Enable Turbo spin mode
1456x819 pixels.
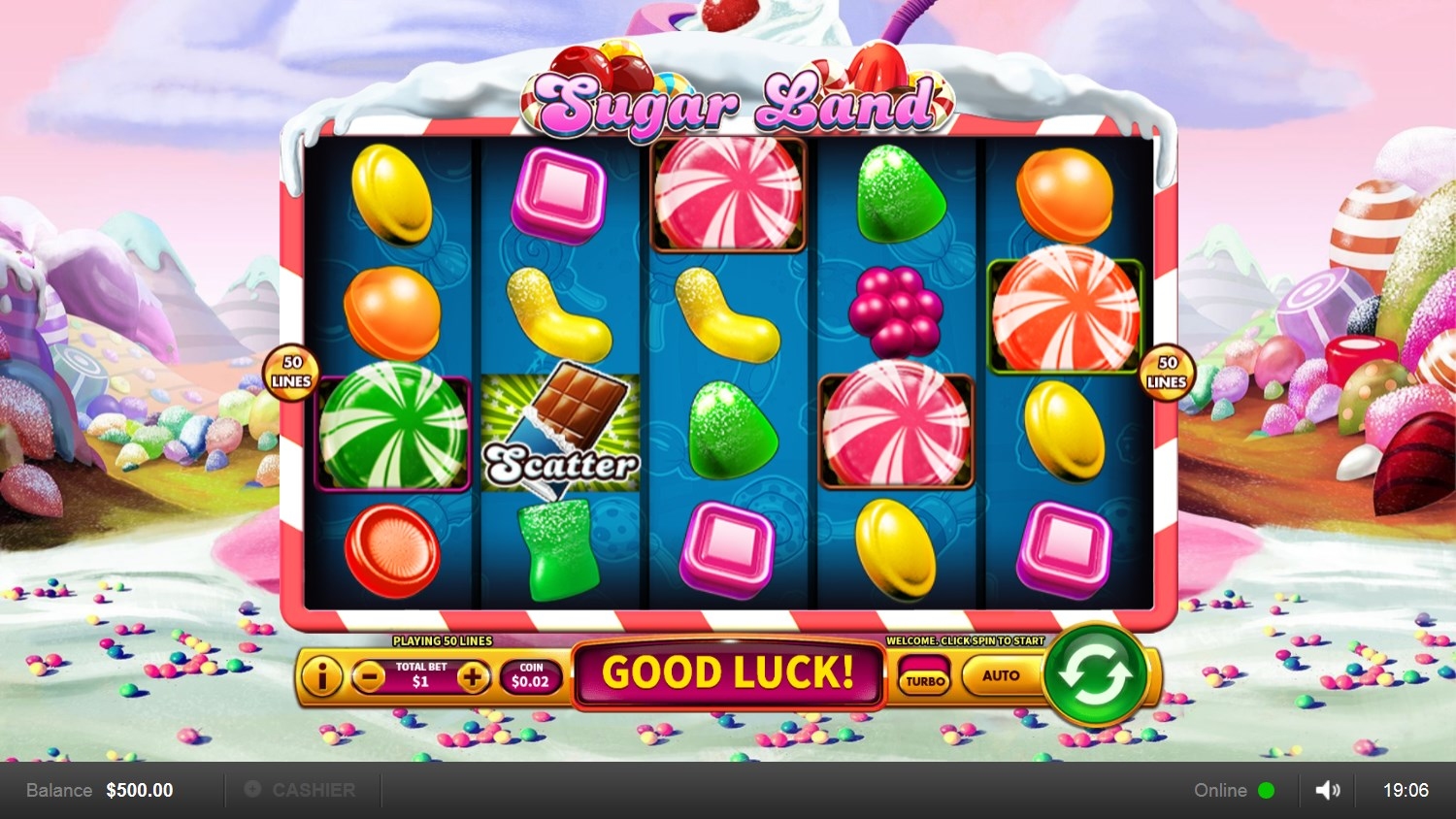(925, 677)
